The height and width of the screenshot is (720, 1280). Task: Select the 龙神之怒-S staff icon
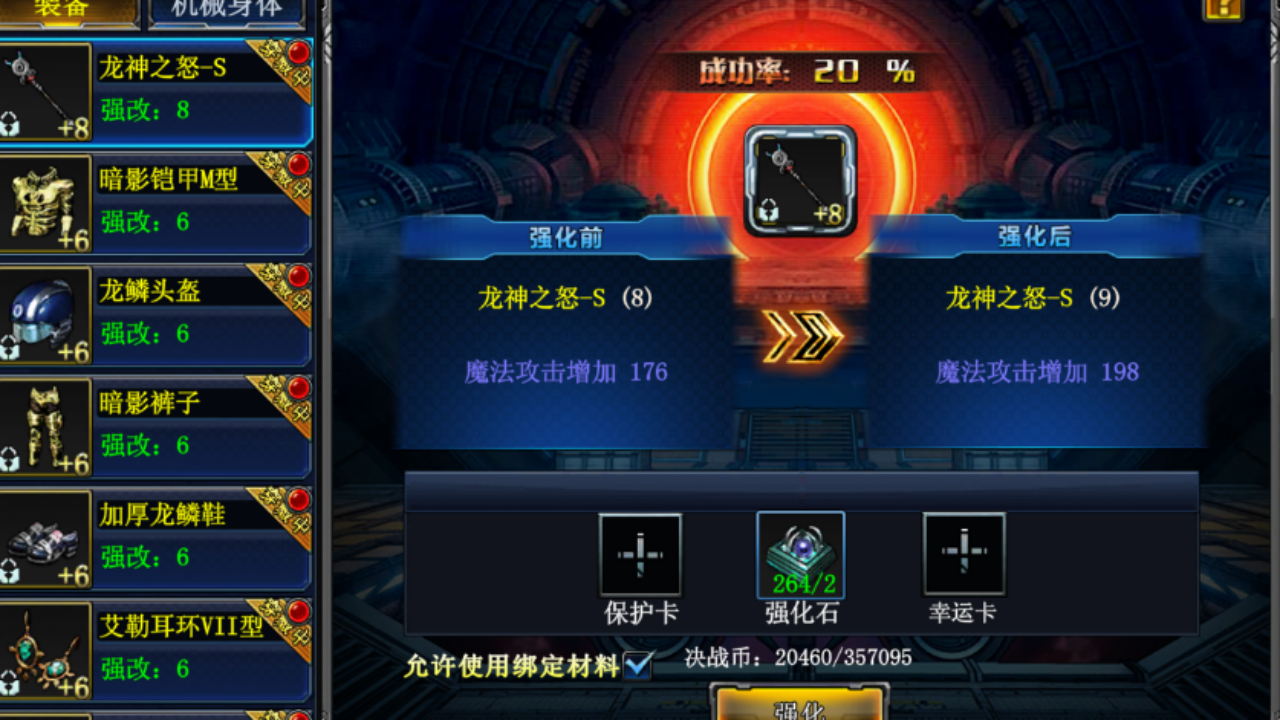click(46, 88)
